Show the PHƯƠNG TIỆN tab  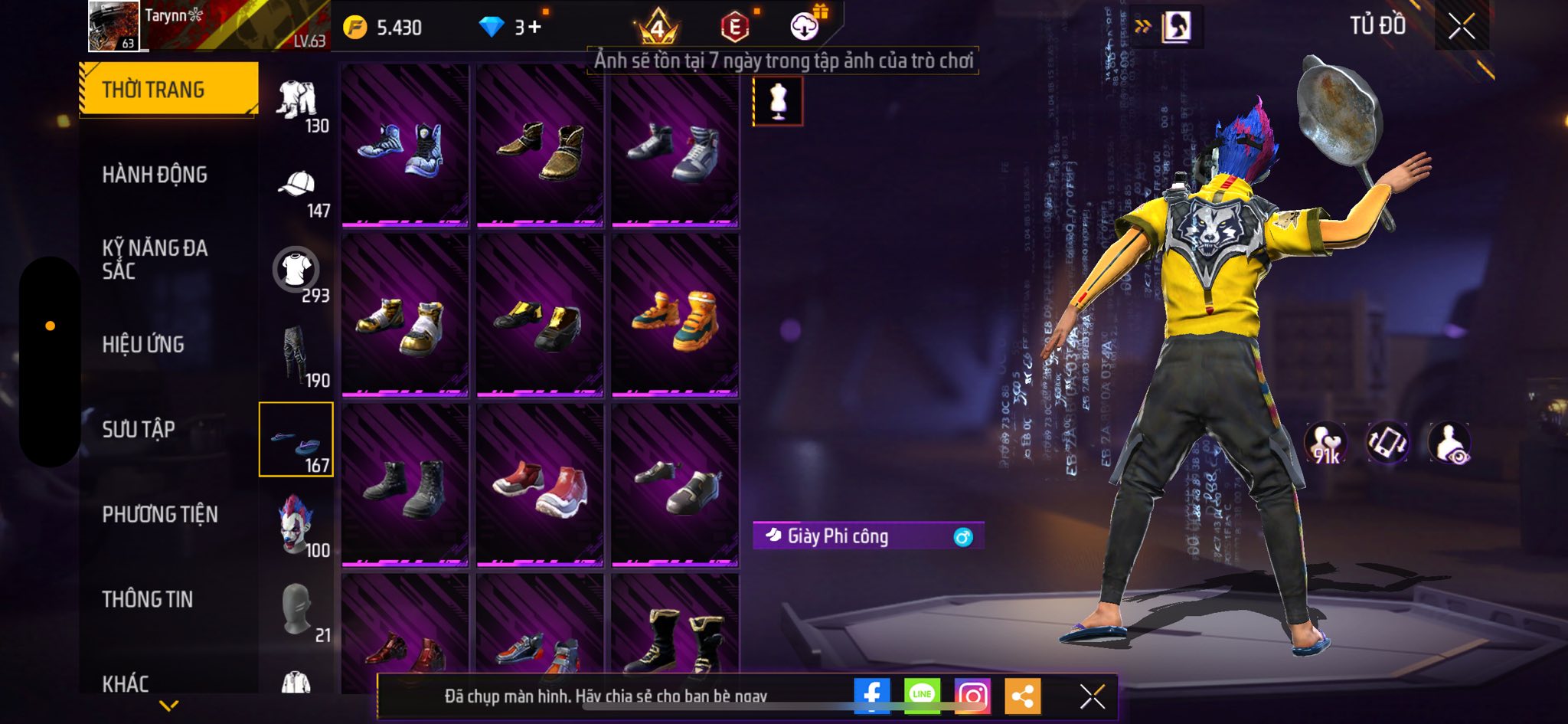160,514
